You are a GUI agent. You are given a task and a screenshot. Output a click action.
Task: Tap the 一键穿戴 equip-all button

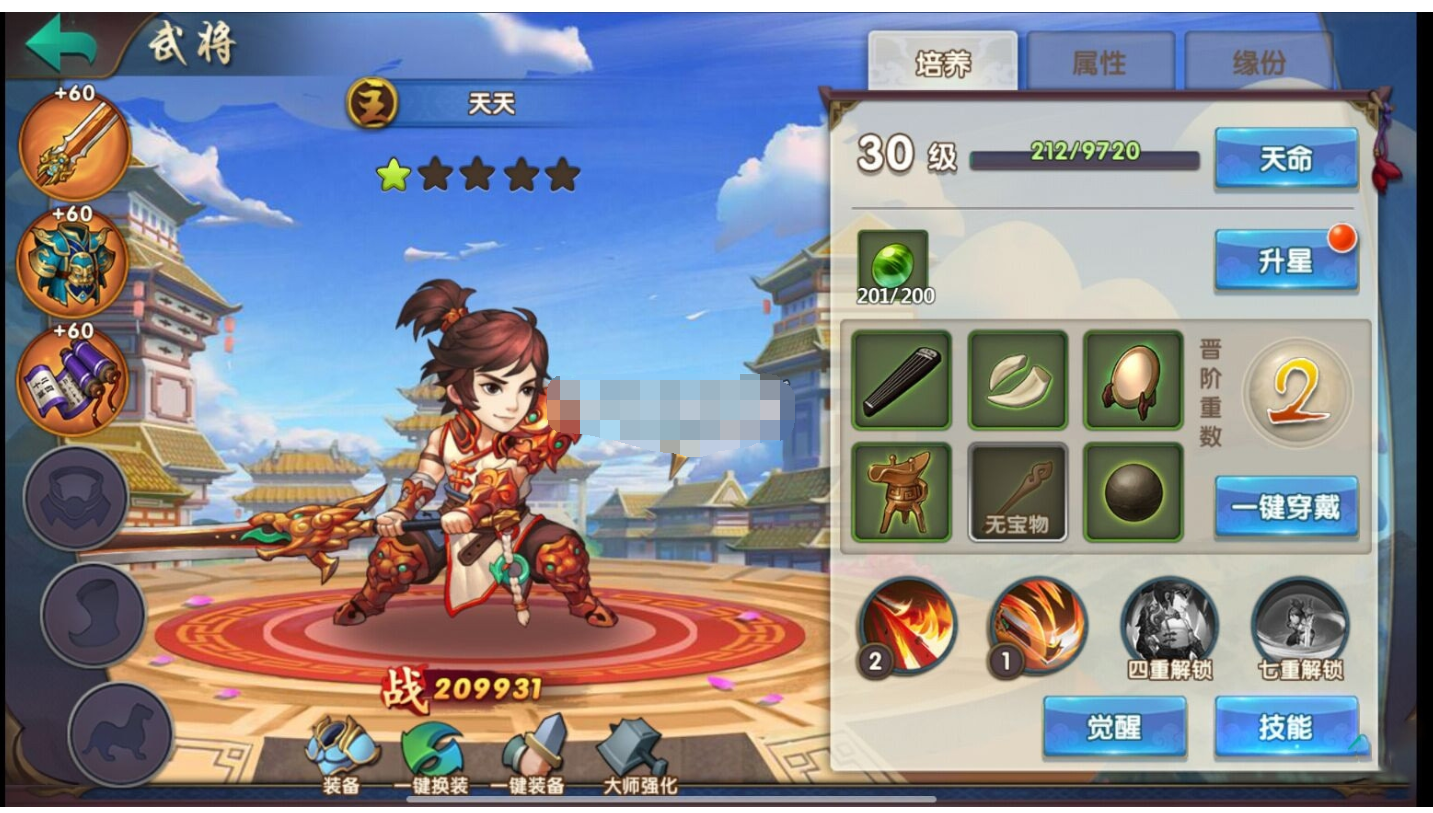tap(1284, 507)
